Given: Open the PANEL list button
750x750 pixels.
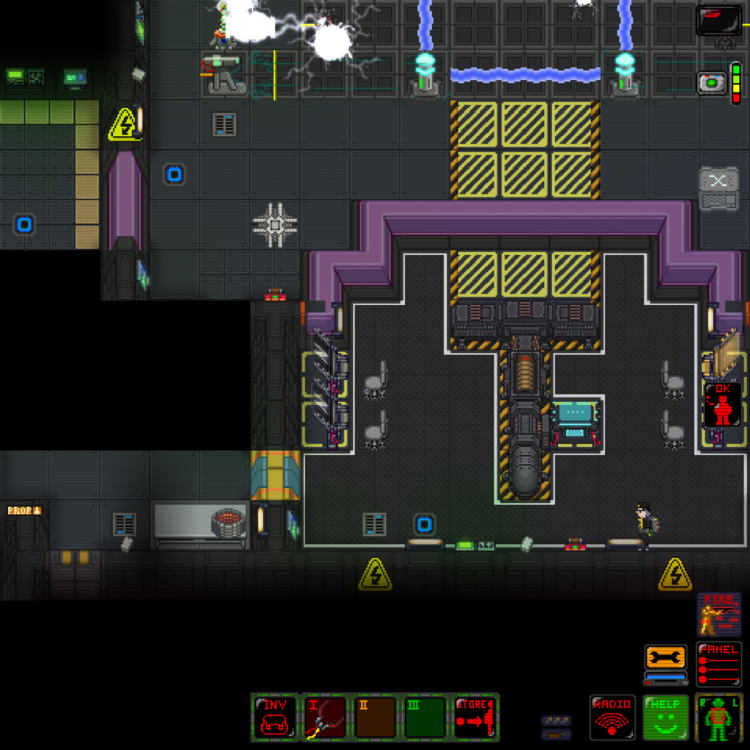Looking at the screenshot, I should pos(719,663).
